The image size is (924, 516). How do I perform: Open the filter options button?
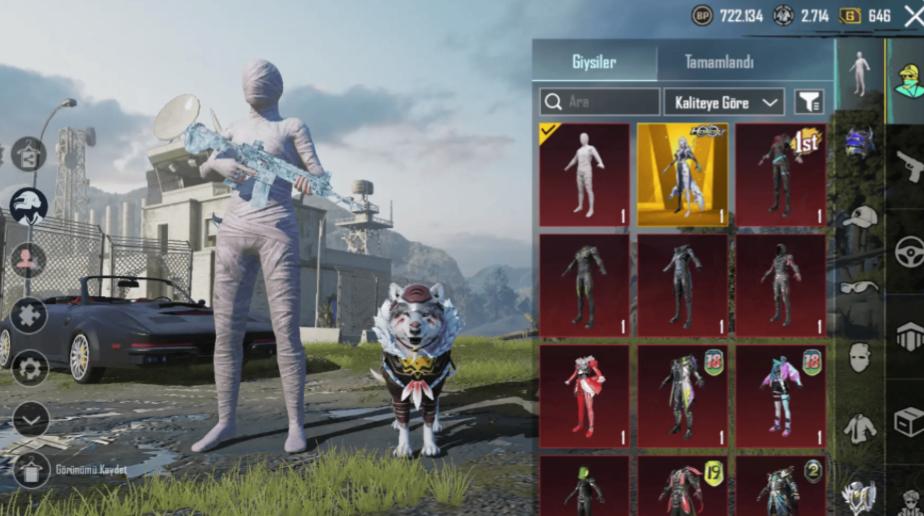point(808,102)
